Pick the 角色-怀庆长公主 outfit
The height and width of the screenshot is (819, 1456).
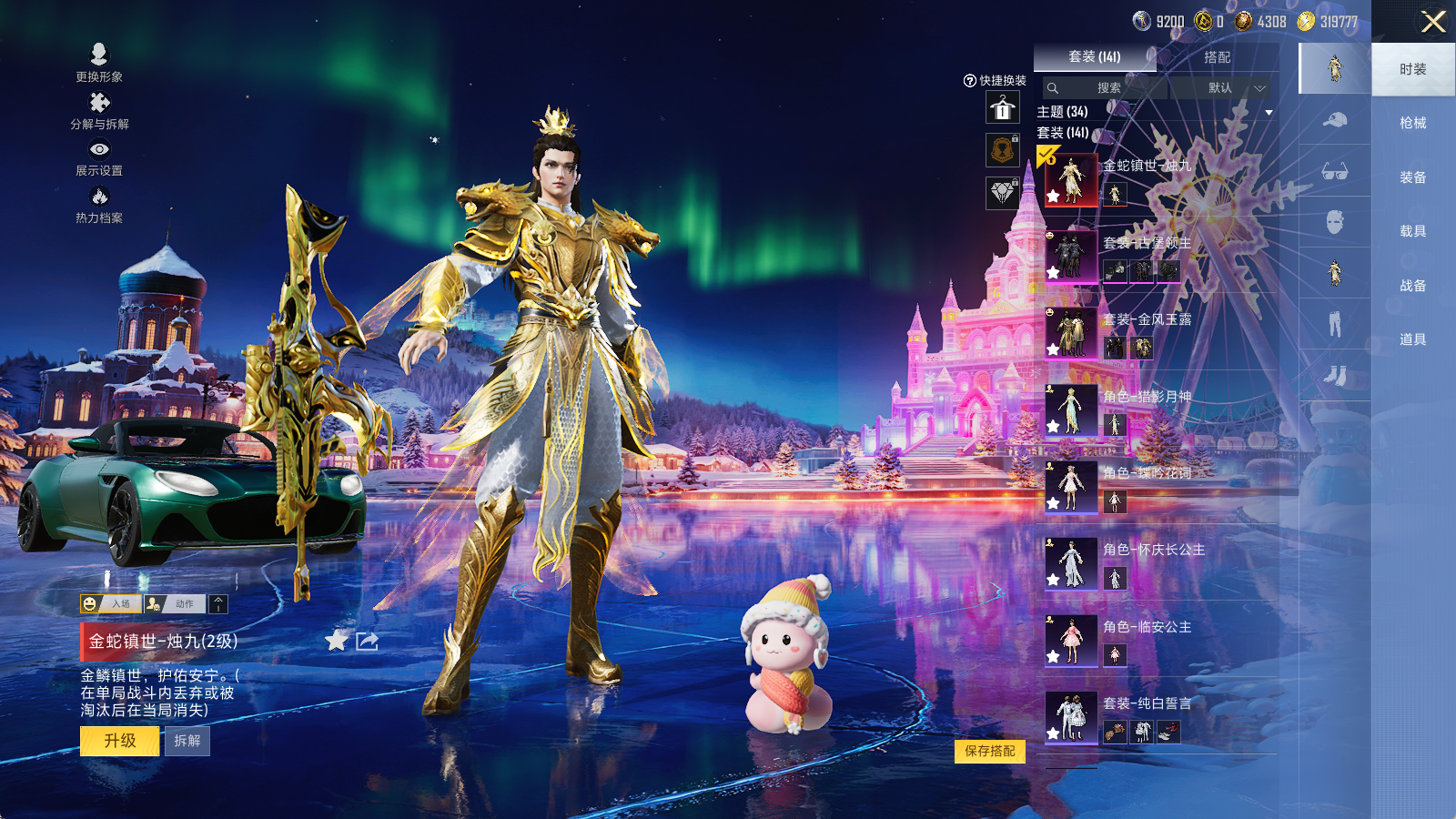(x=1071, y=563)
